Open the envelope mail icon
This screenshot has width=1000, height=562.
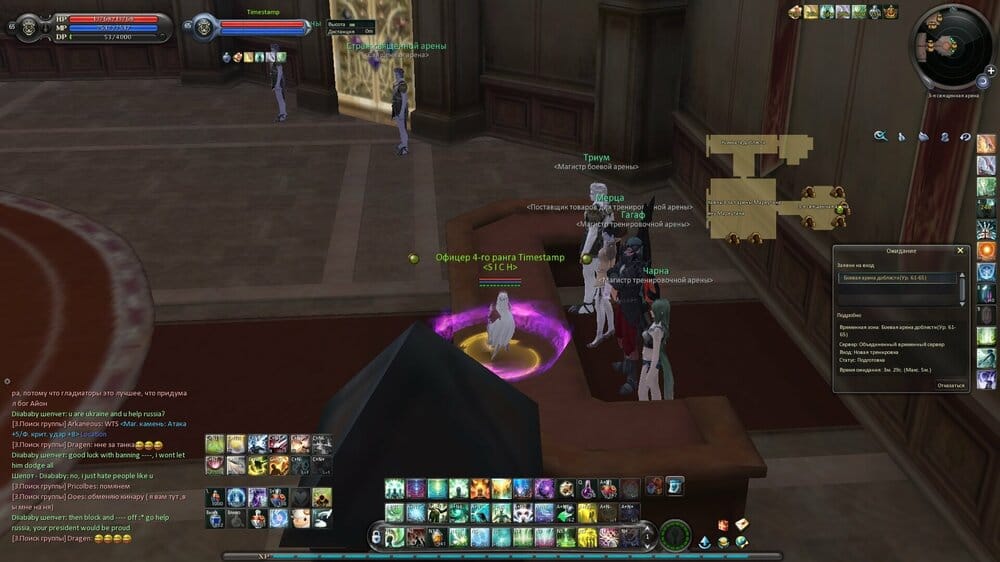[x=741, y=524]
